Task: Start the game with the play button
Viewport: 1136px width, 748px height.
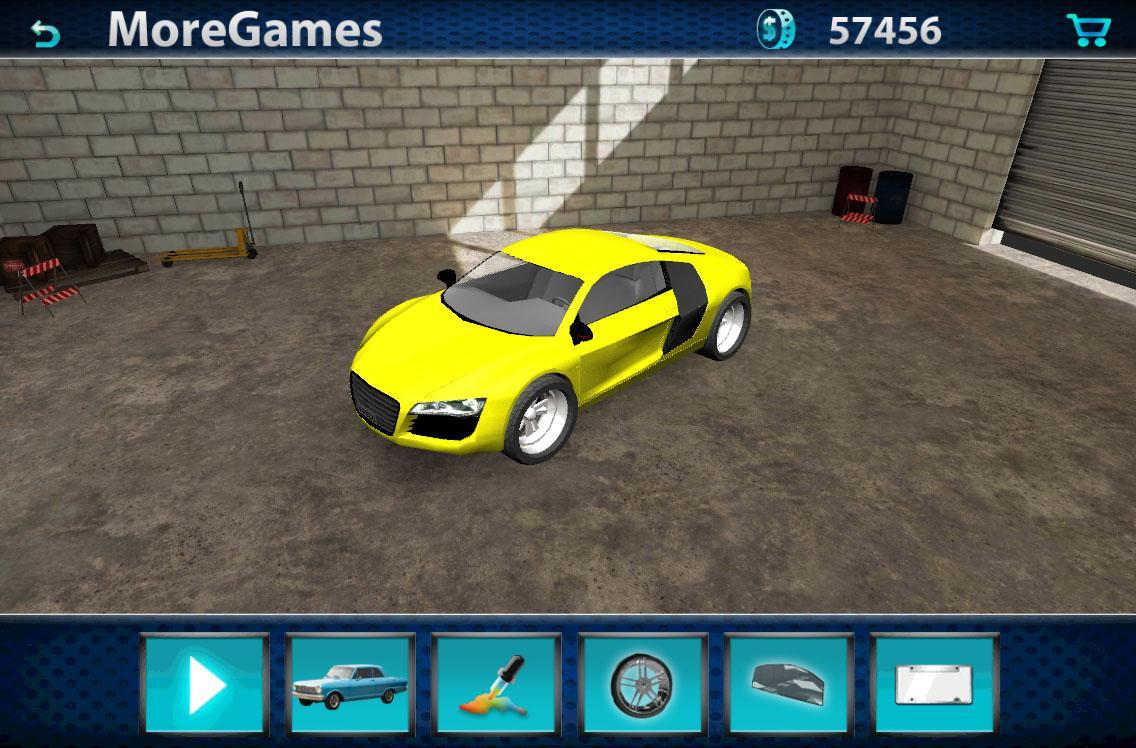Action: [205, 686]
